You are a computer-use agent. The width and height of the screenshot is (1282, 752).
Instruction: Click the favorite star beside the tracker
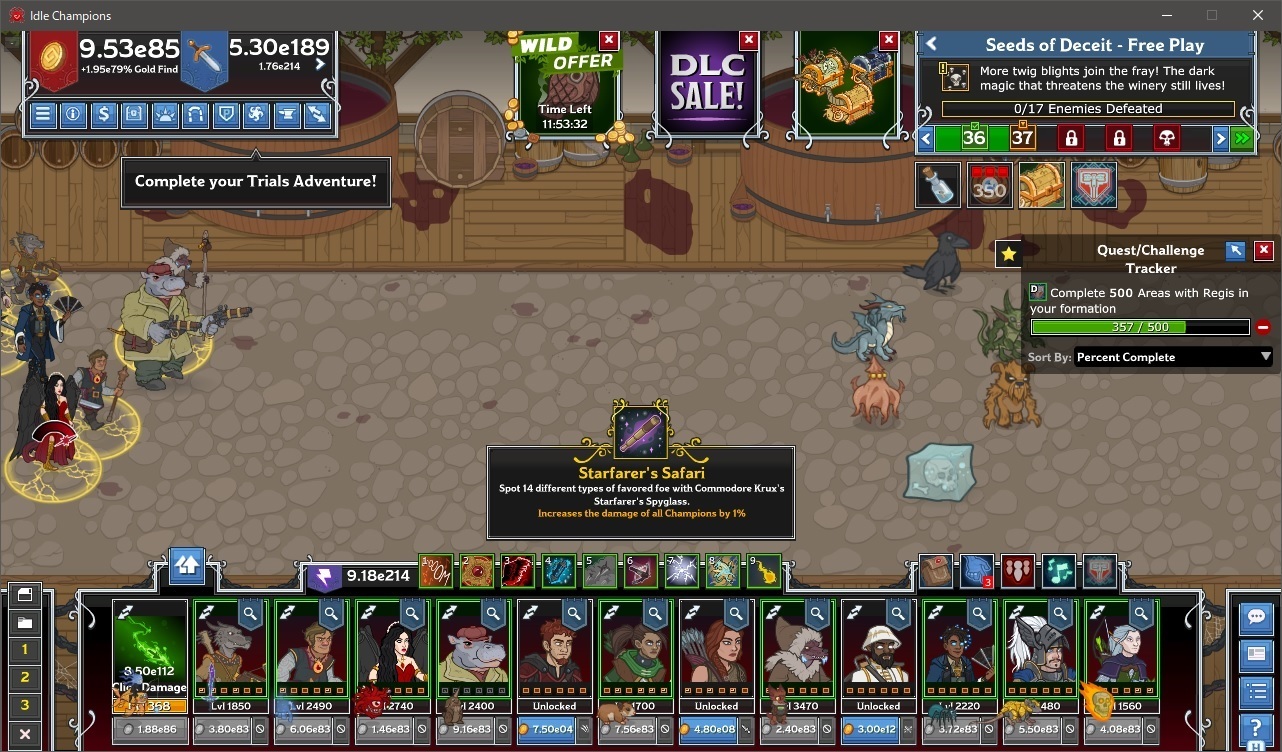coord(1008,255)
